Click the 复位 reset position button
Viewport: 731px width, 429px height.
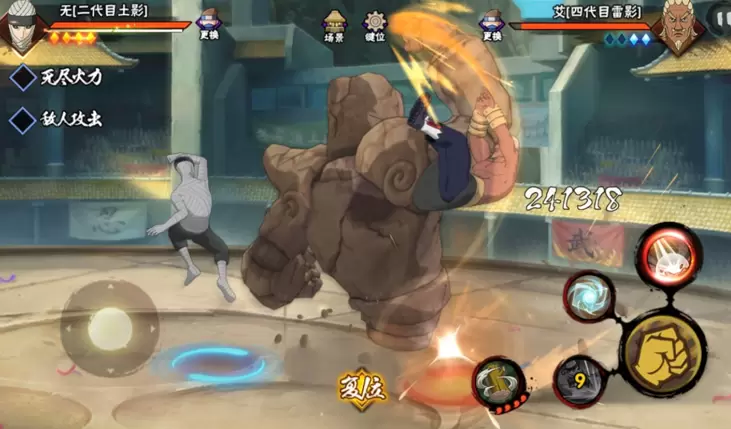361,386
